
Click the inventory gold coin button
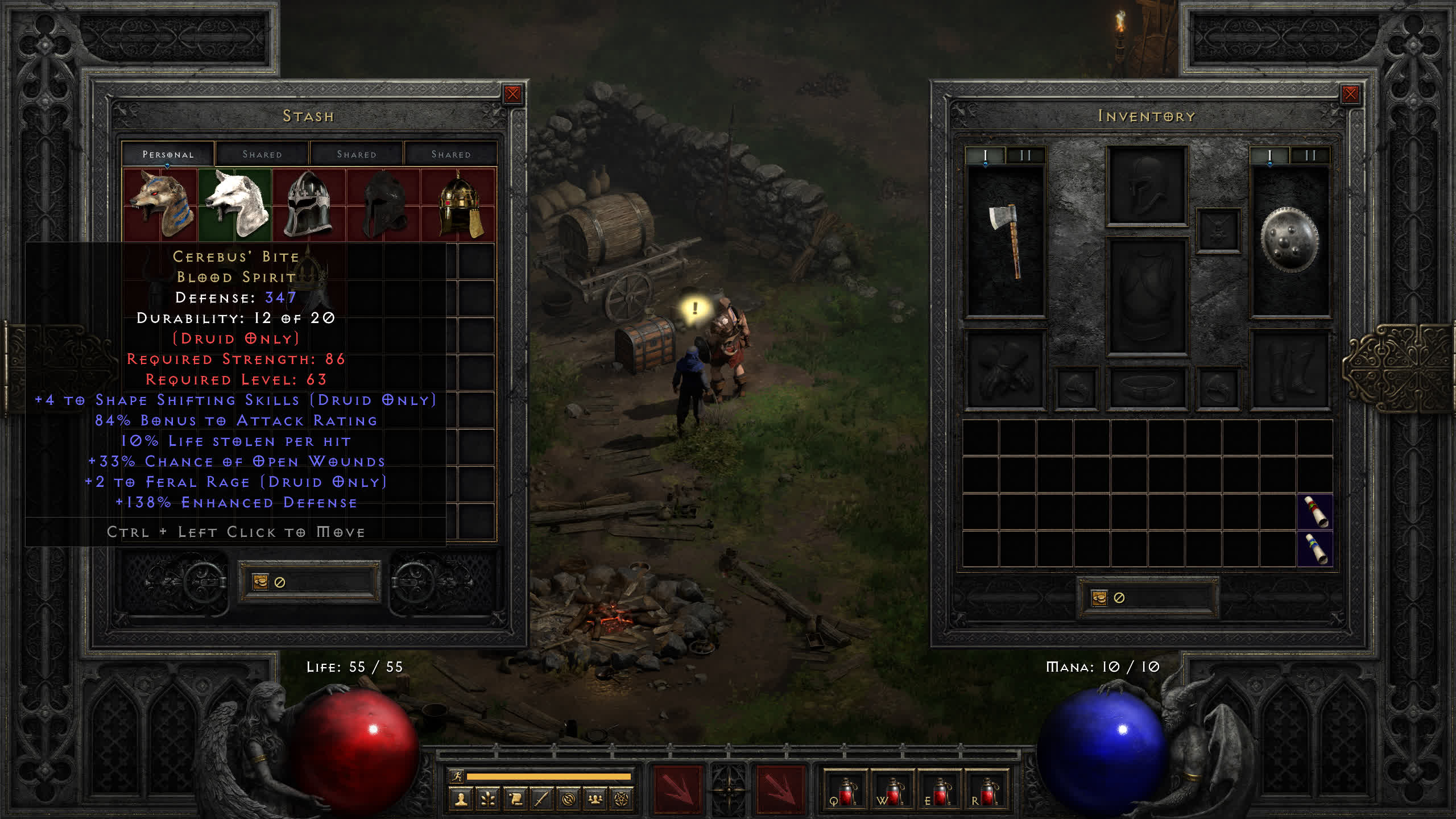point(1099,598)
